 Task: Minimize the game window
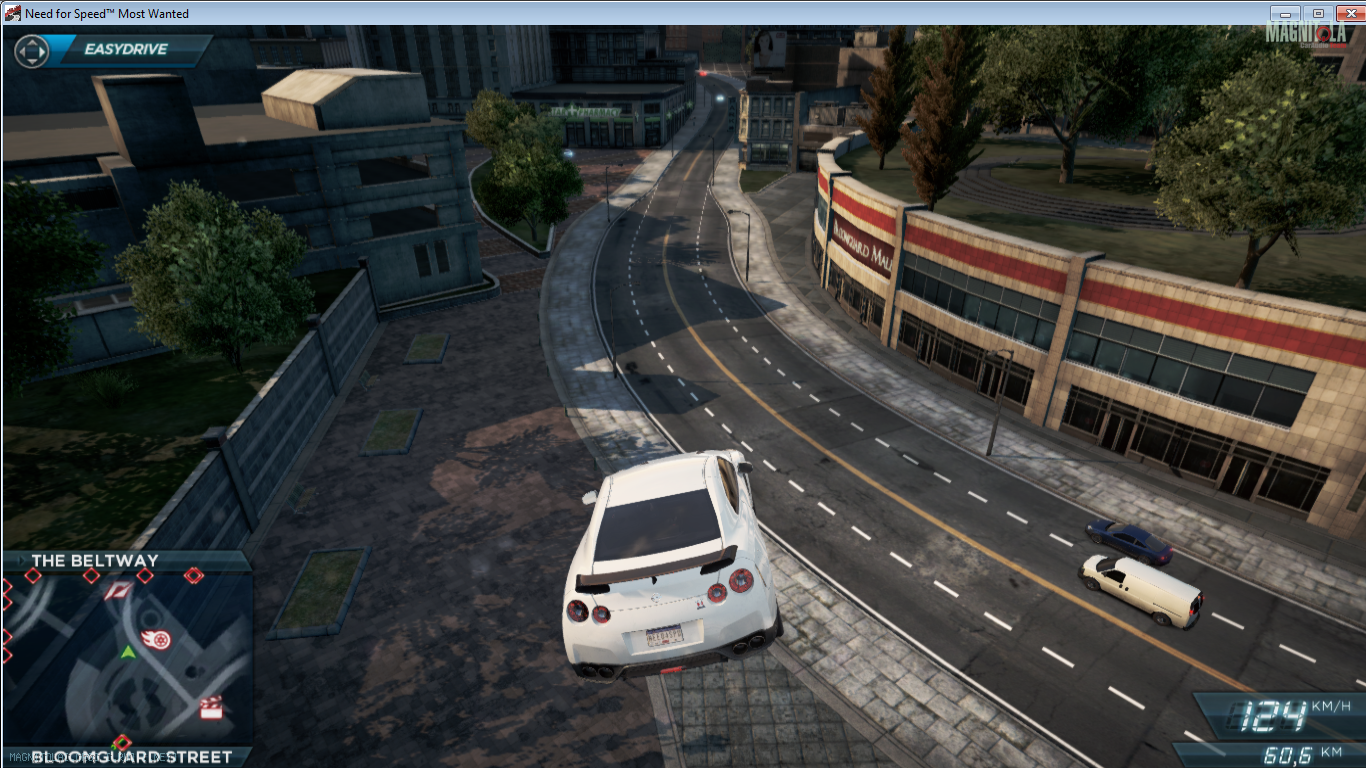click(x=1285, y=14)
